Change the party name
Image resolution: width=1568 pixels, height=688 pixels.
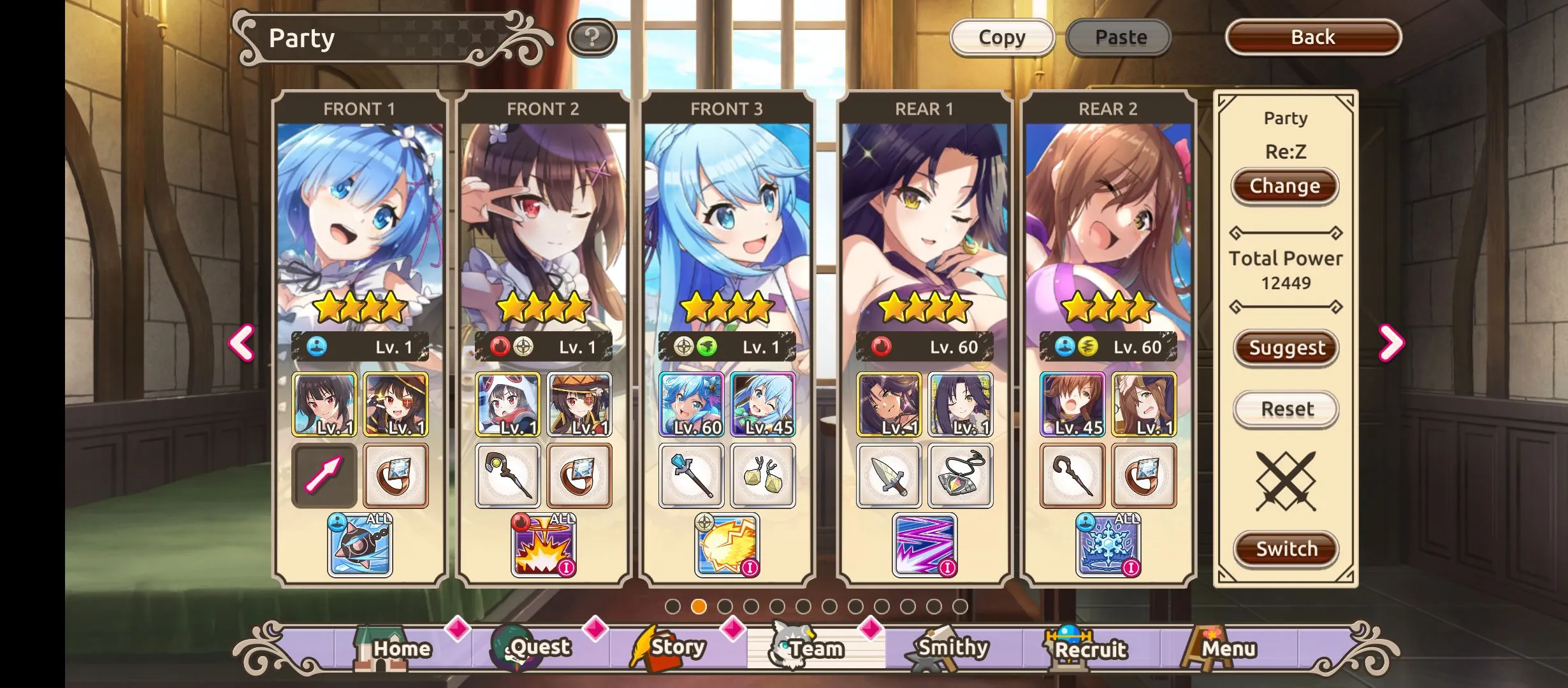(1284, 186)
